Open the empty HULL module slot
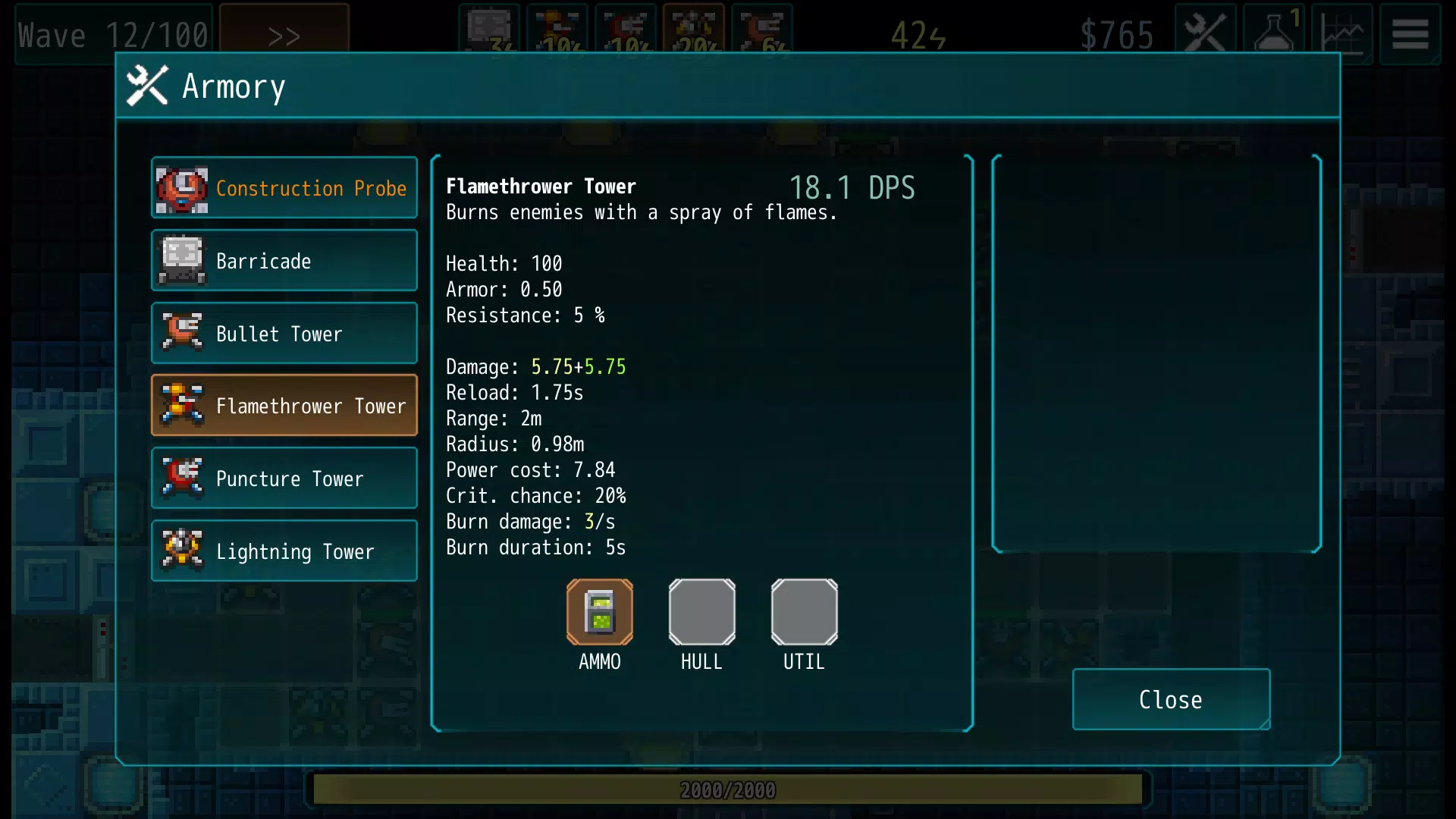 pyautogui.click(x=701, y=612)
